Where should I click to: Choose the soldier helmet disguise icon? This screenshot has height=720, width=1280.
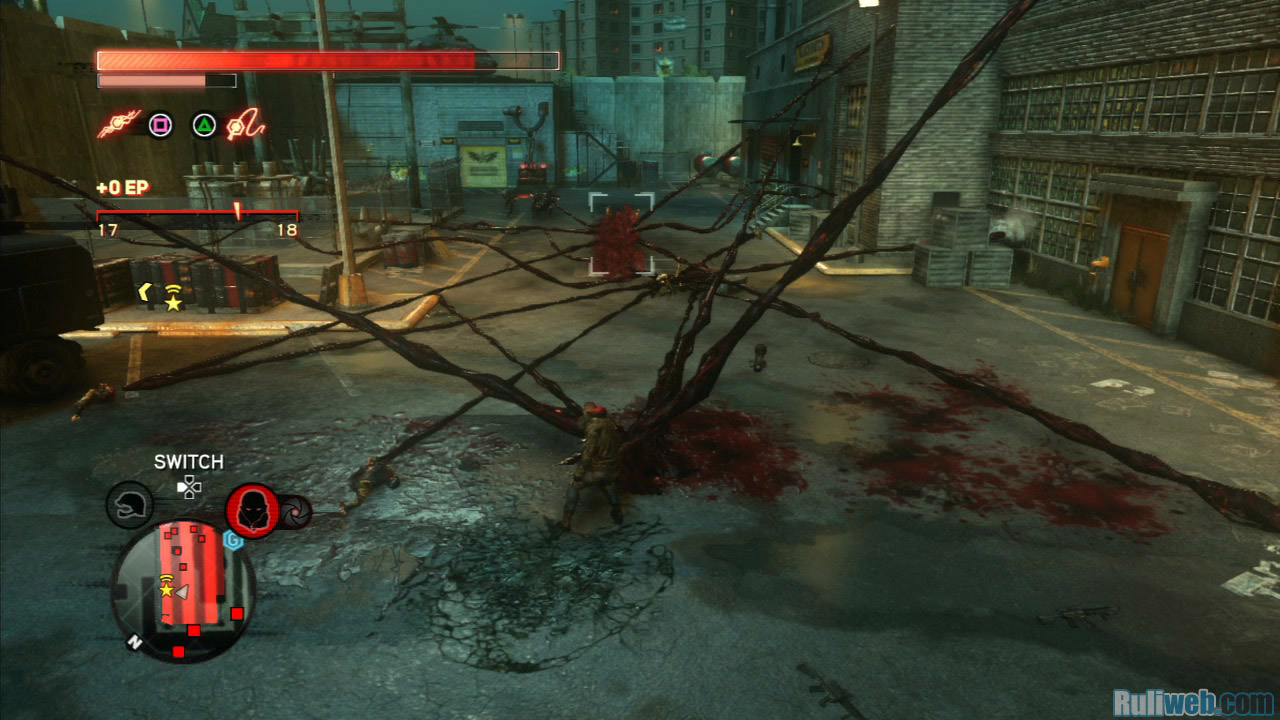tap(129, 505)
